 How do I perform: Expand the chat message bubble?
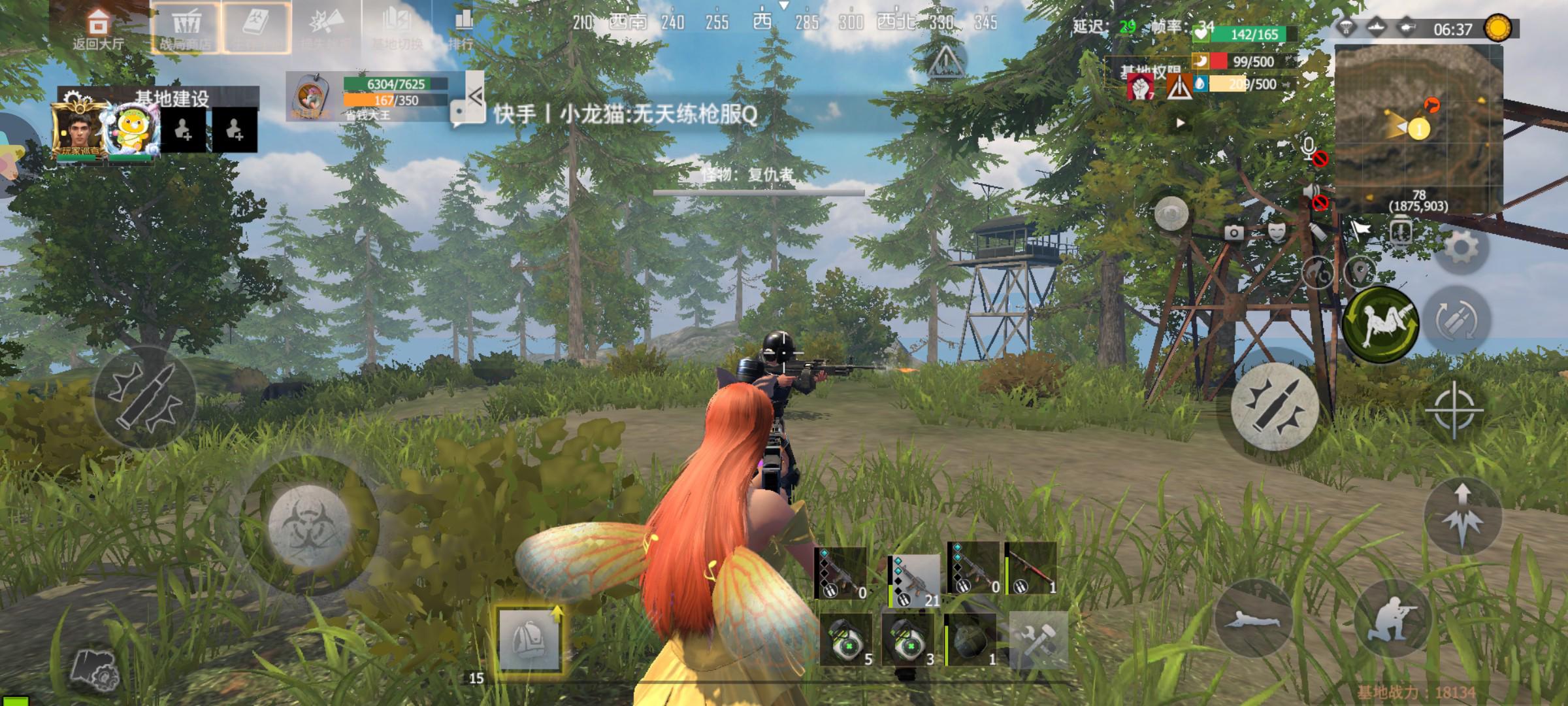coord(468,112)
